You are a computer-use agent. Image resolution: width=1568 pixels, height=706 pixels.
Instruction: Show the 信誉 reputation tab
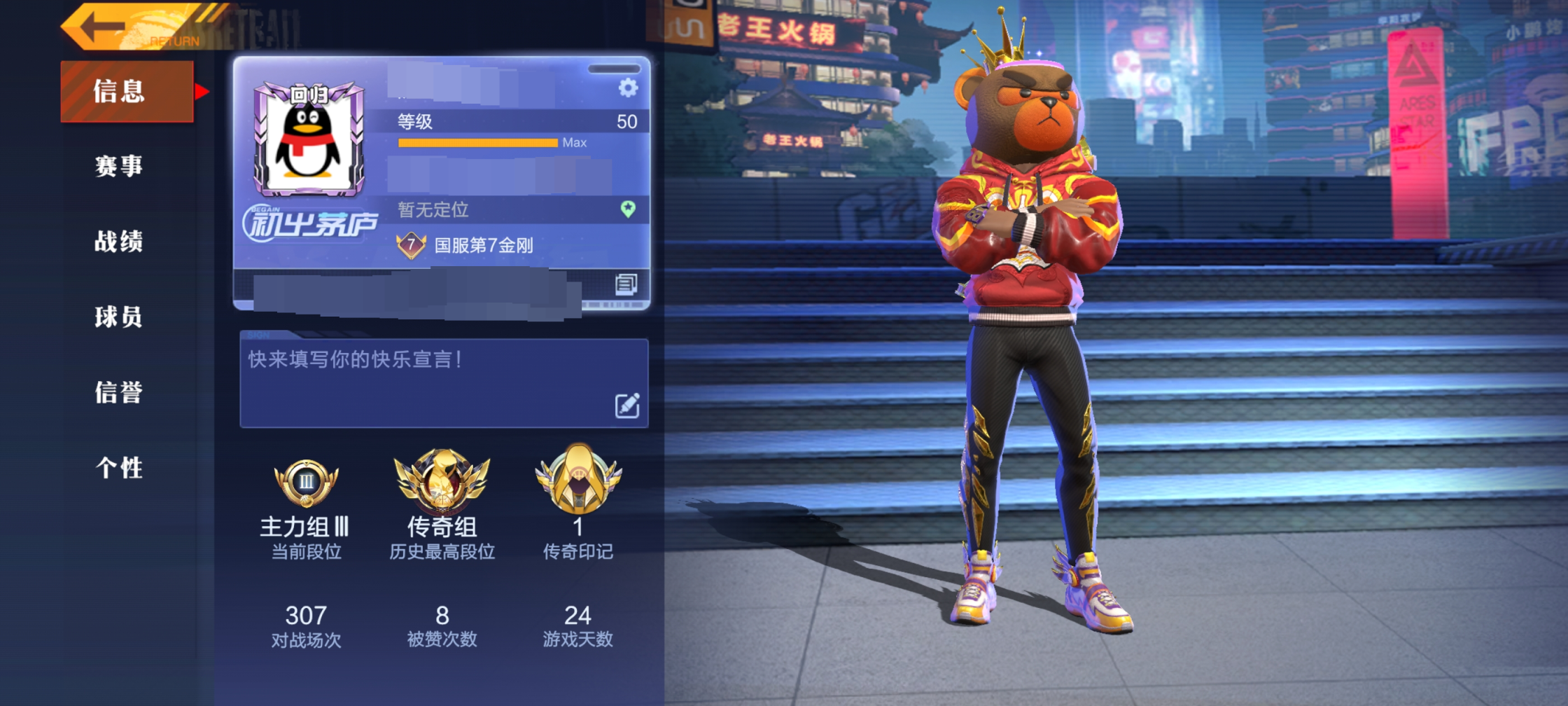point(119,392)
